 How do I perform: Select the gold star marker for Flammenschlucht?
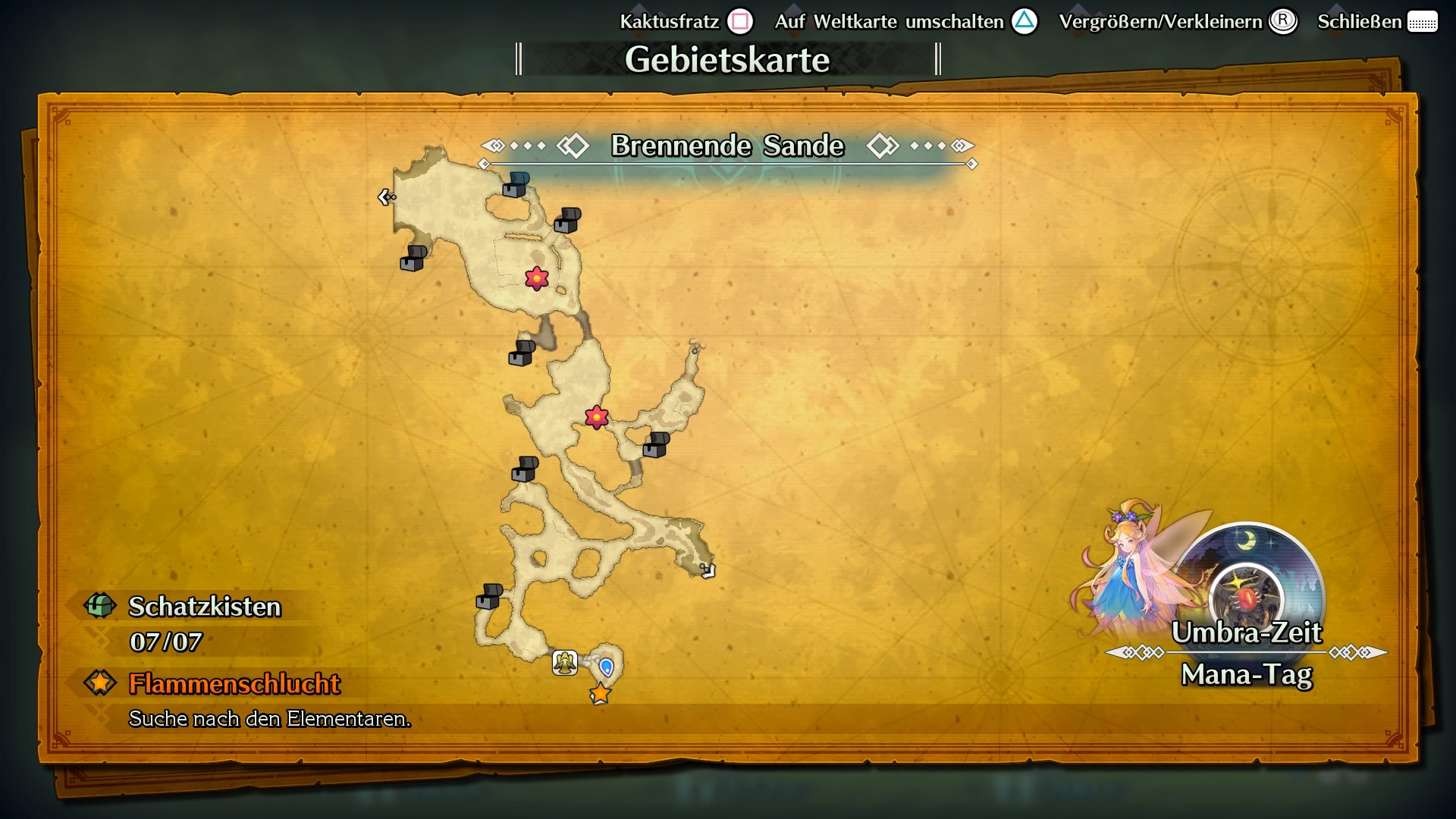point(600,694)
